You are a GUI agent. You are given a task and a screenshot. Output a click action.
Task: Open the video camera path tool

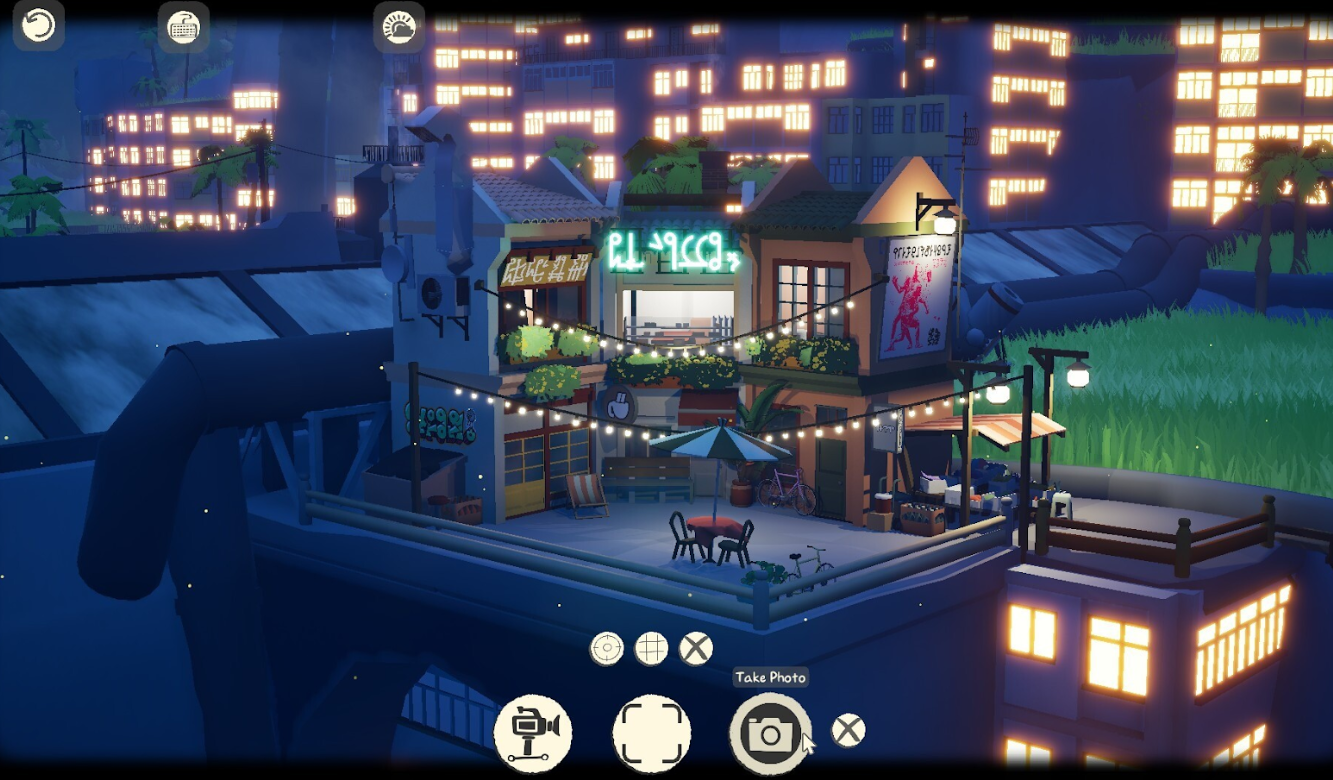pyautogui.click(x=533, y=734)
